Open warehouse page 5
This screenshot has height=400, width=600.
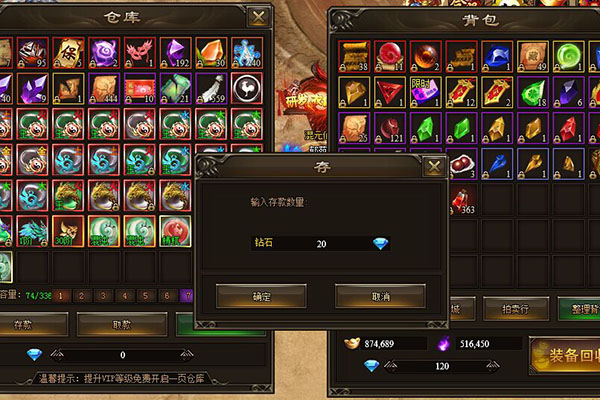[145, 296]
